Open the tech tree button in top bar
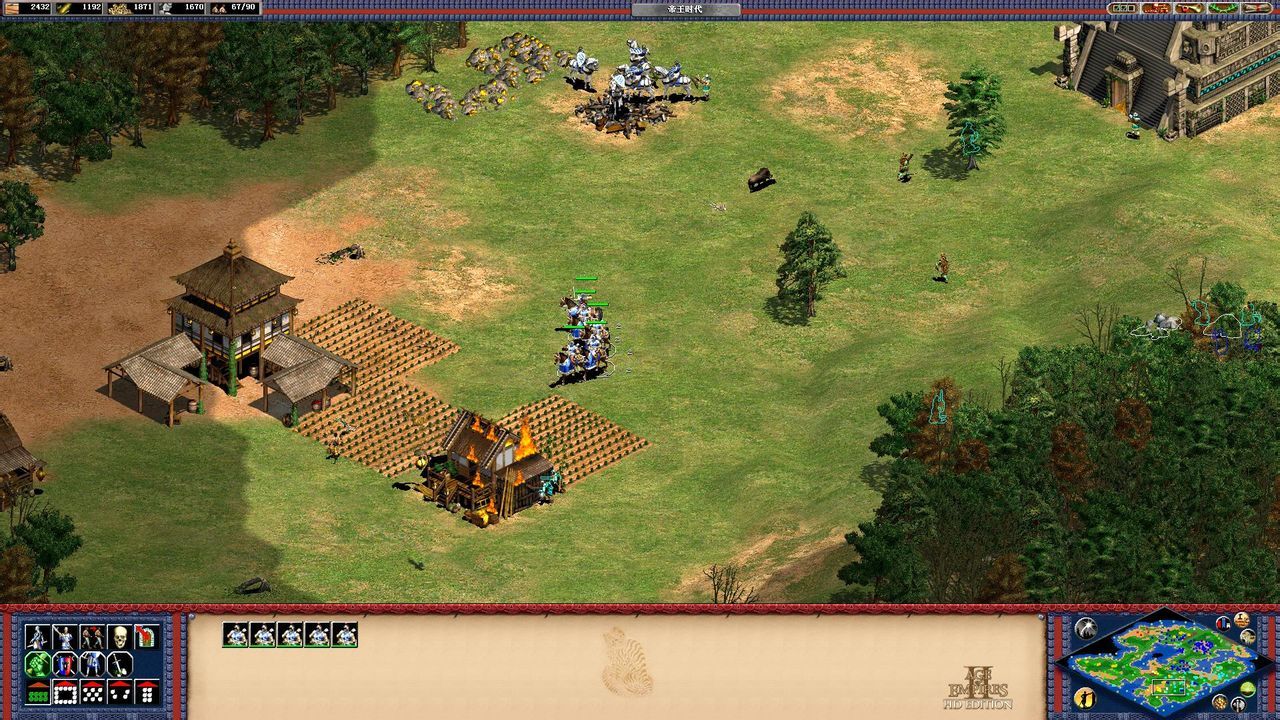Screen dimensions: 1280x720 point(1156,8)
